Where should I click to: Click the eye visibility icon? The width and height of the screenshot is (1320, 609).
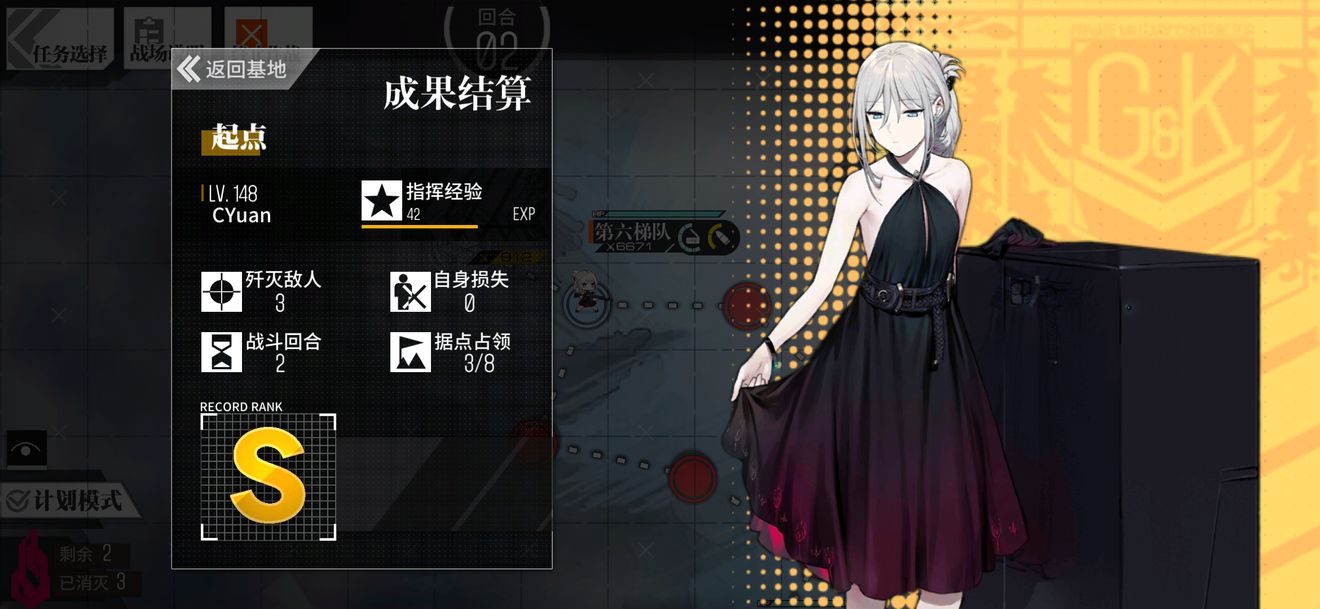24,450
